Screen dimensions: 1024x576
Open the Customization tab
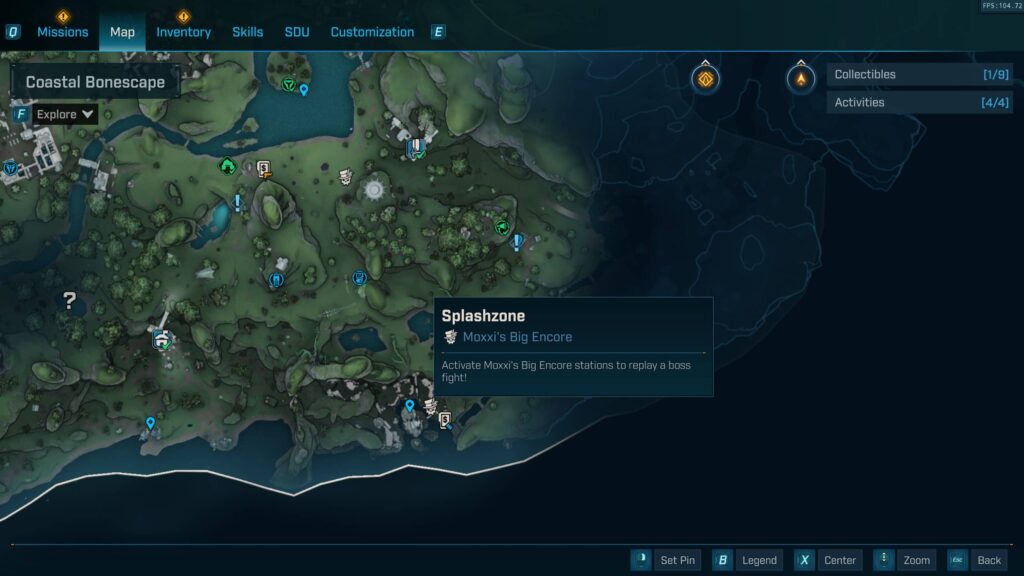click(372, 32)
